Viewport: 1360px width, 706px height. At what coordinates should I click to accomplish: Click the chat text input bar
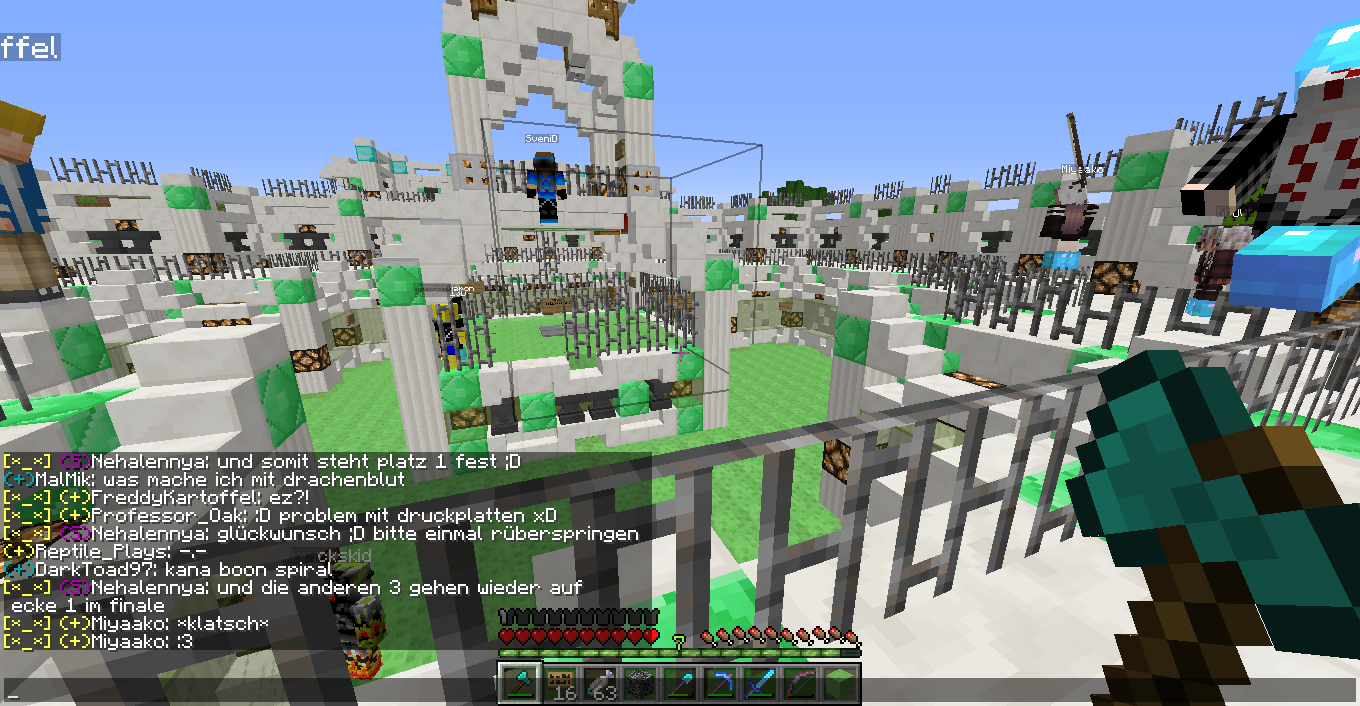click(250, 691)
